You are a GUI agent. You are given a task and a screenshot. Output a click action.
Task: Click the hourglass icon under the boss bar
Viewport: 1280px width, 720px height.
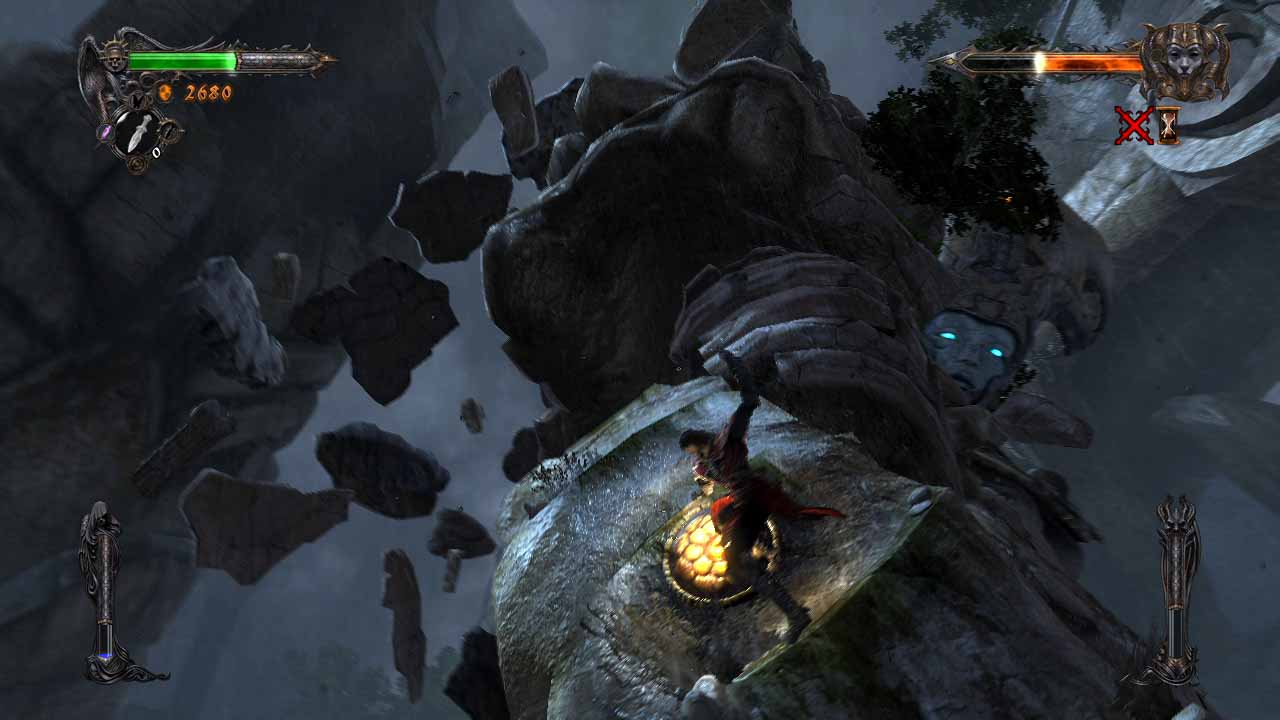(1169, 126)
